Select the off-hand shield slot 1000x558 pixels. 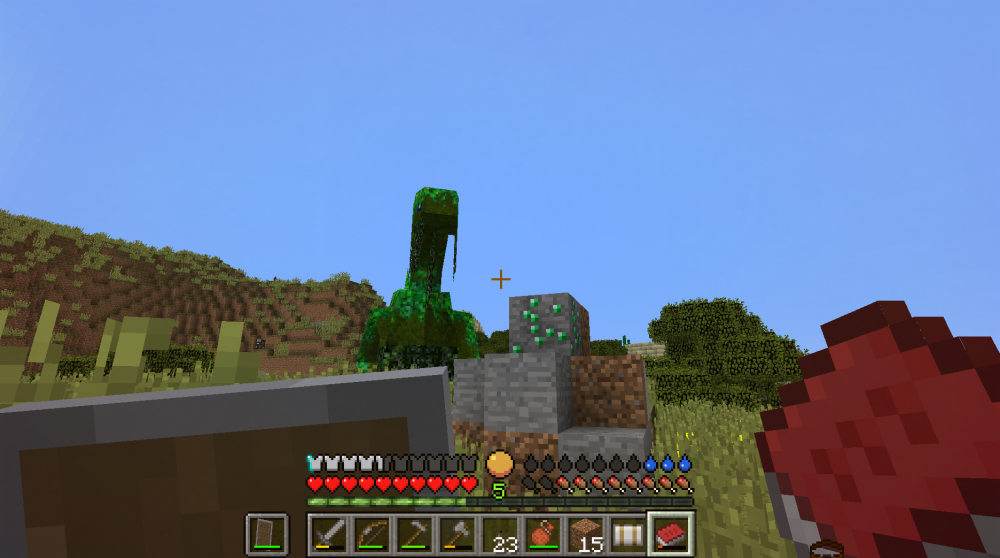click(x=266, y=534)
